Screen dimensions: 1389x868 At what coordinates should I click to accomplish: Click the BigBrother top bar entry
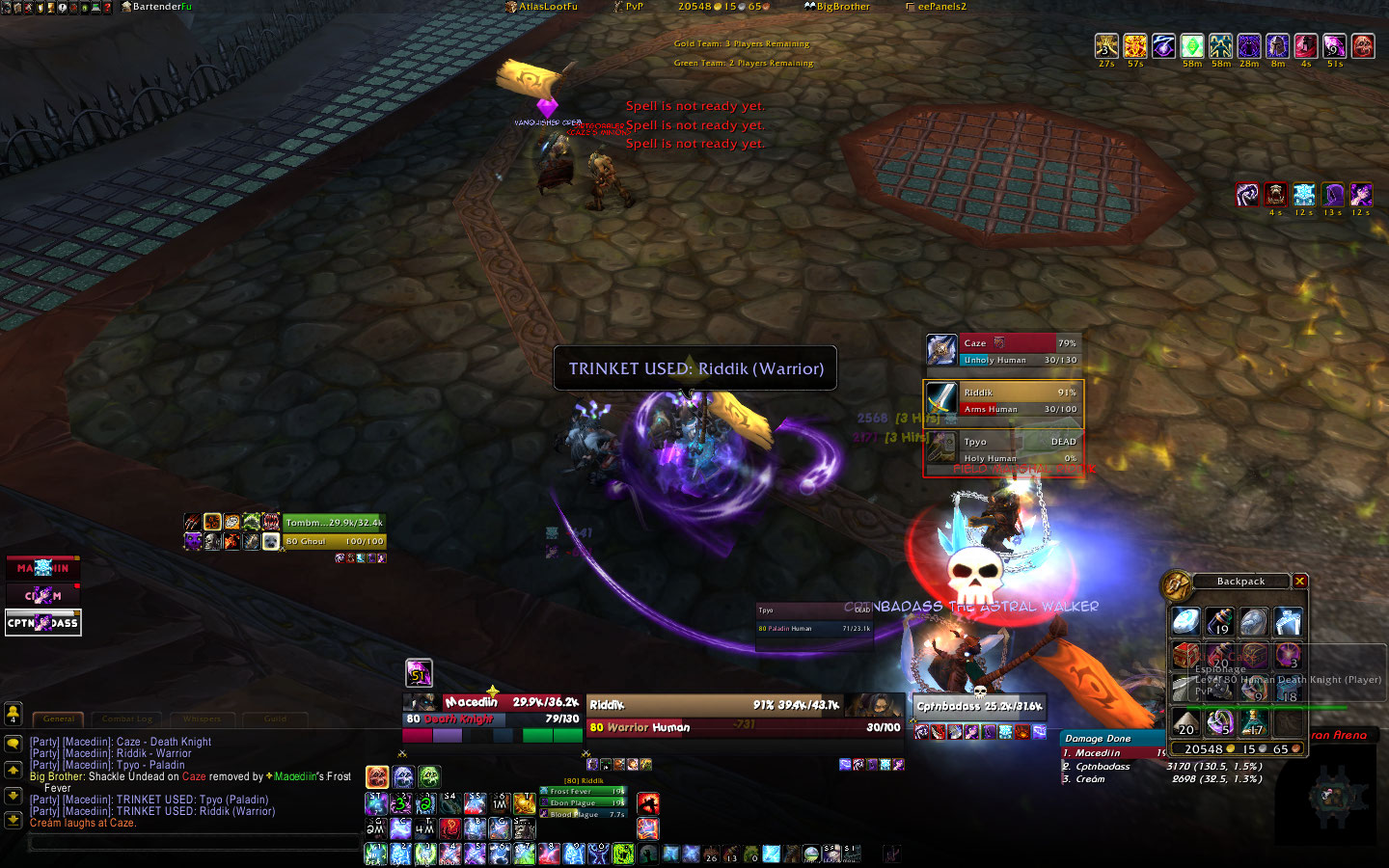click(837, 7)
